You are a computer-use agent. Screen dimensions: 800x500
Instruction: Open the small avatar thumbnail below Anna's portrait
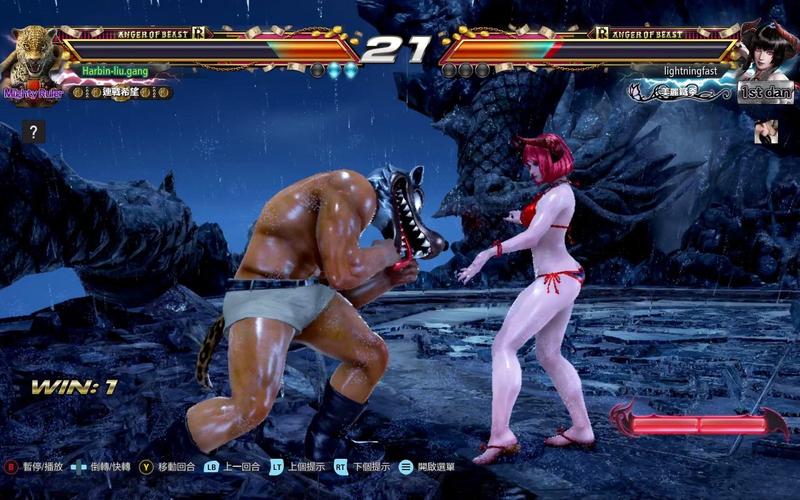coord(765,129)
